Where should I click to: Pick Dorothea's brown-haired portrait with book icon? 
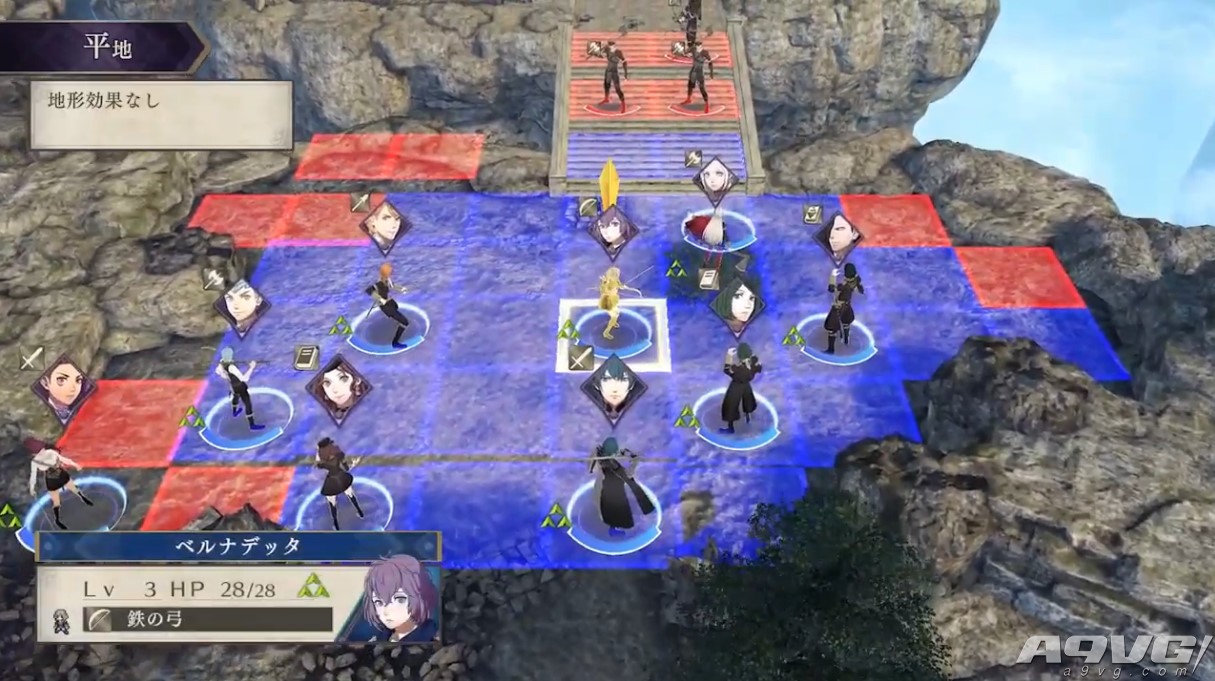point(339,388)
